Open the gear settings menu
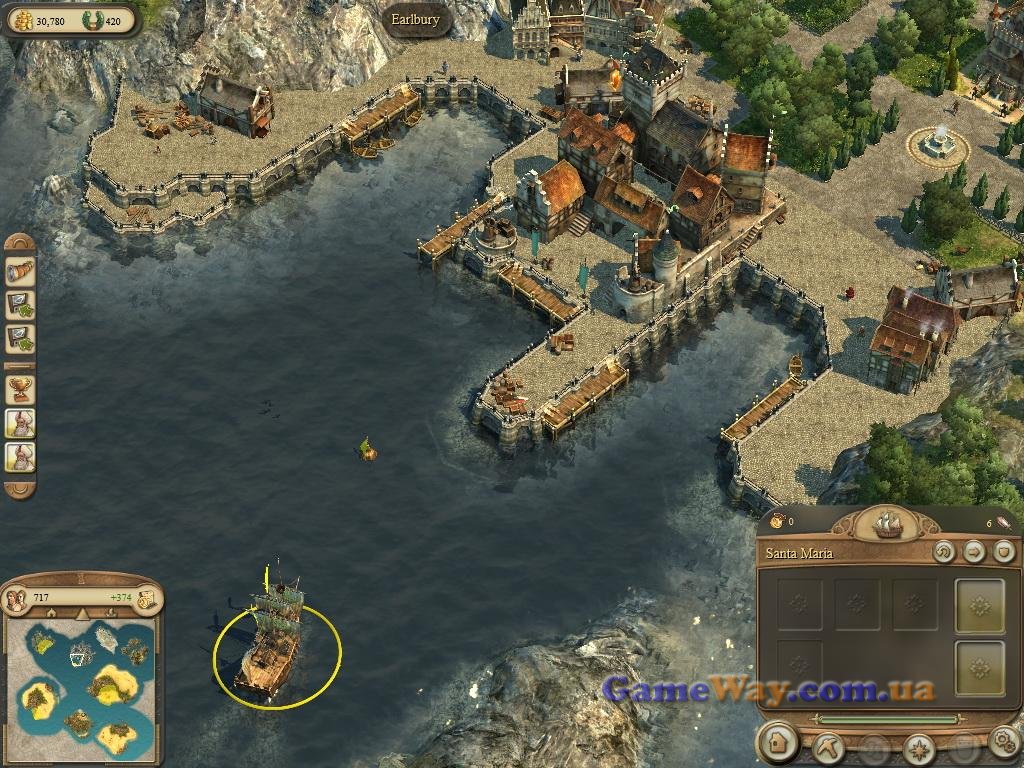 (1004, 743)
